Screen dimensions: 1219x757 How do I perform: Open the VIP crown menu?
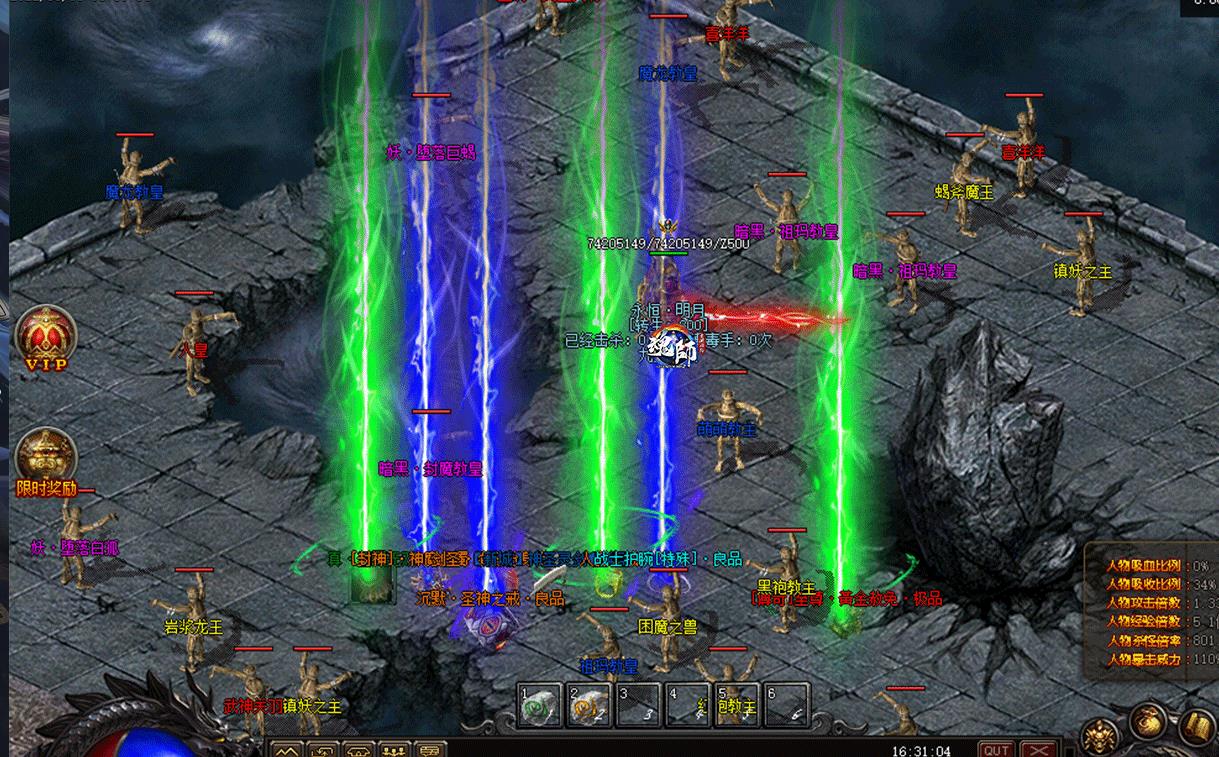[46, 336]
